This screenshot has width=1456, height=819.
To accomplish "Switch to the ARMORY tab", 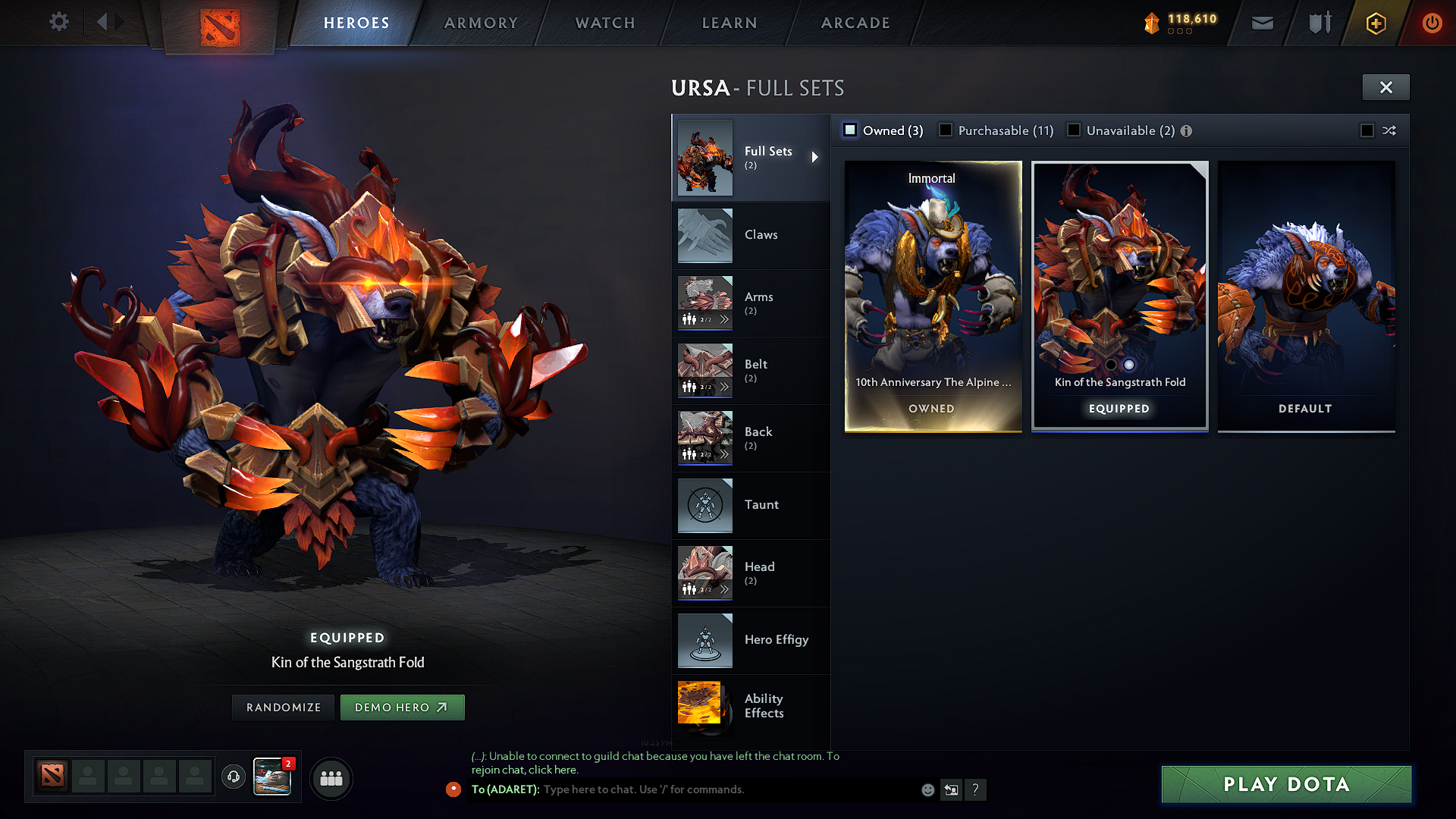I will point(480,23).
